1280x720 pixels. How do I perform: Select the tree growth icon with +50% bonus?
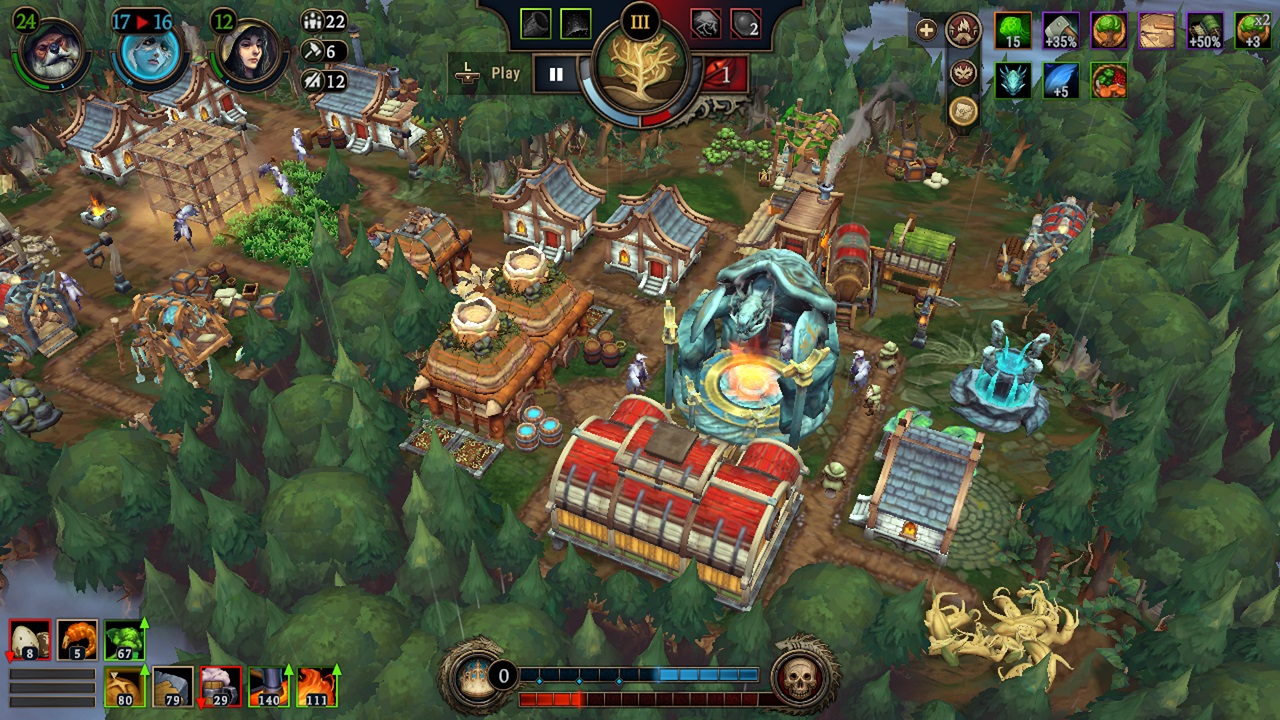tap(1204, 28)
